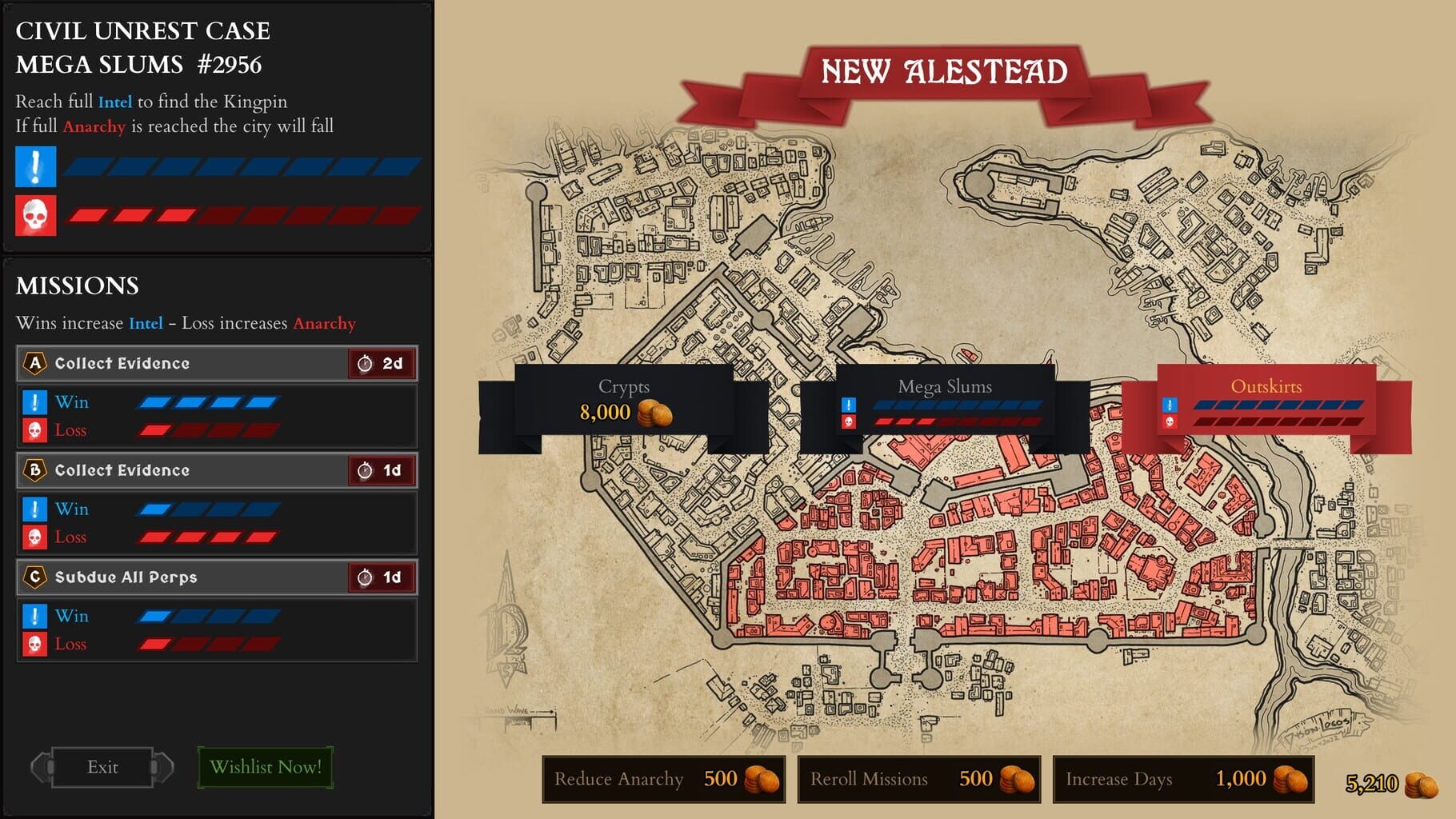The height and width of the screenshot is (819, 1456).
Task: Click the Wishlist Now! button
Action: (x=265, y=766)
